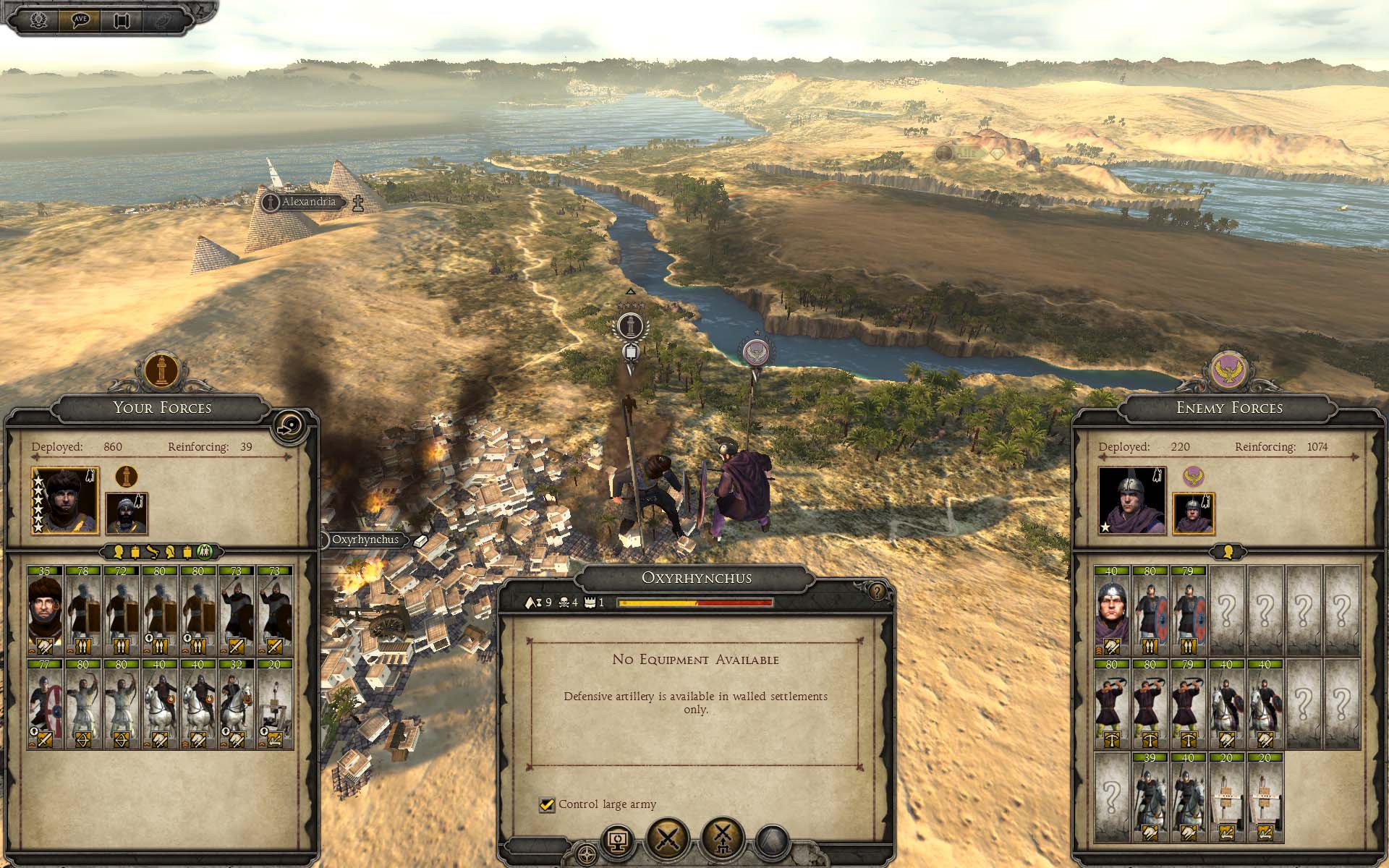Click the Alexandria settlement label
Screen dimensions: 1389x868
click(x=309, y=202)
